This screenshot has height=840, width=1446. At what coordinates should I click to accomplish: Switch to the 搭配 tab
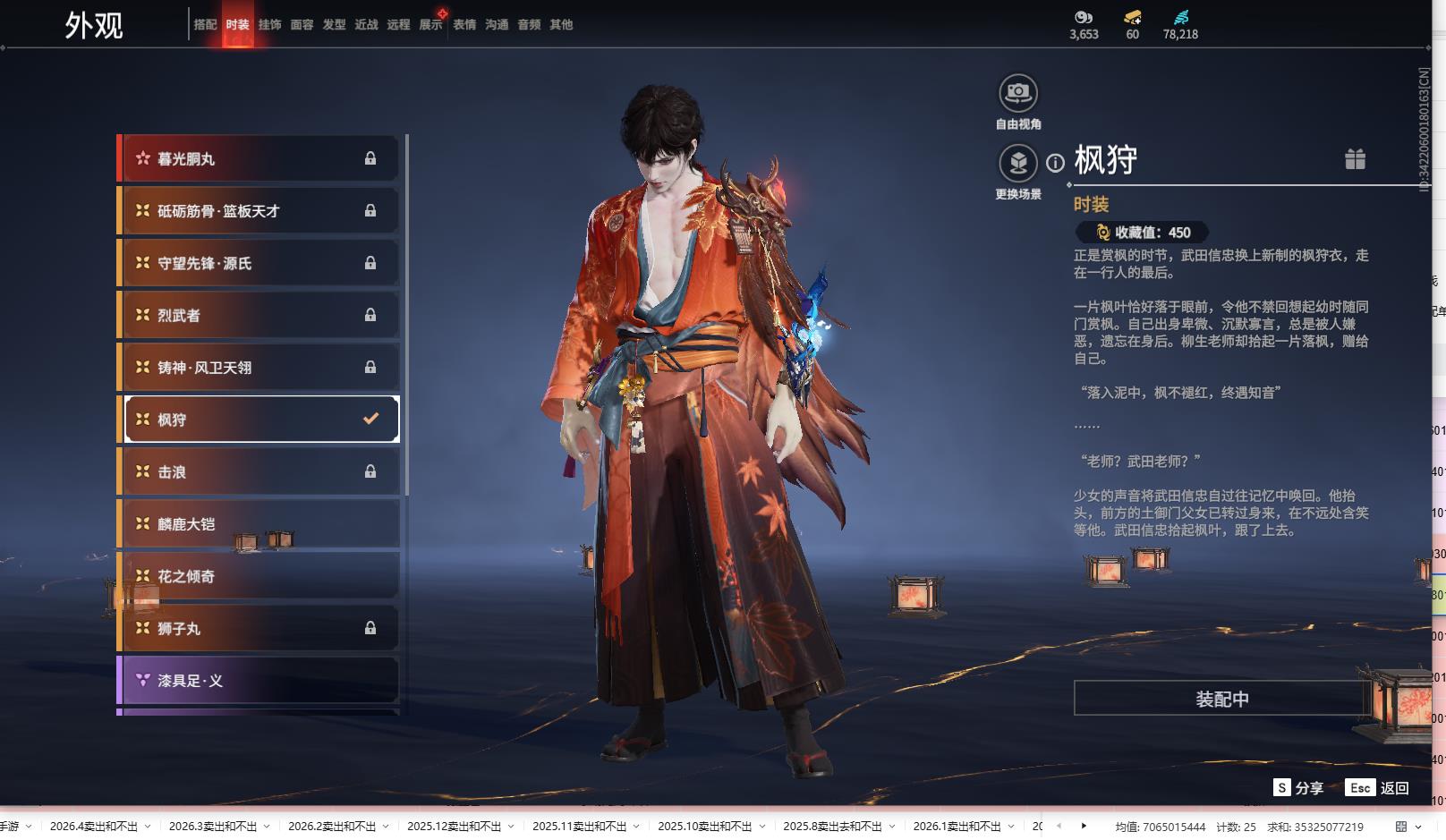205,24
